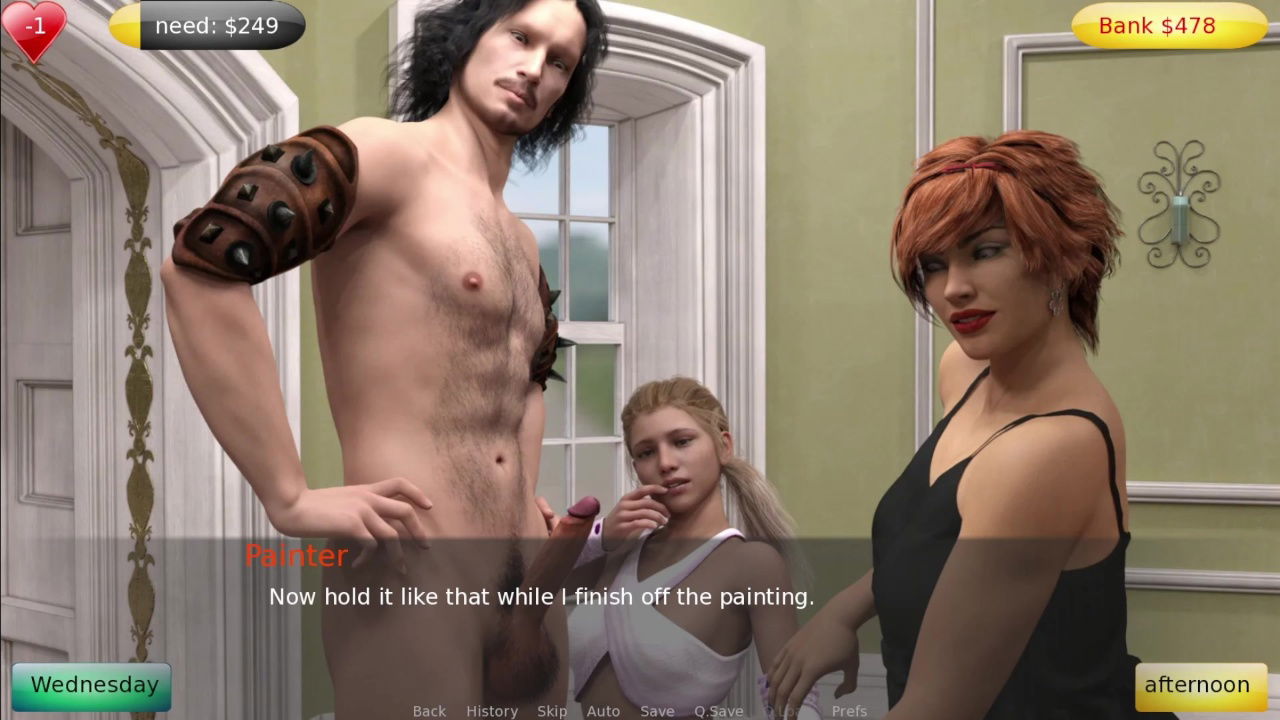Screen dimensions: 1280x720
Task: Click the "Wednesday" day display
Action: pyautogui.click(x=92, y=685)
